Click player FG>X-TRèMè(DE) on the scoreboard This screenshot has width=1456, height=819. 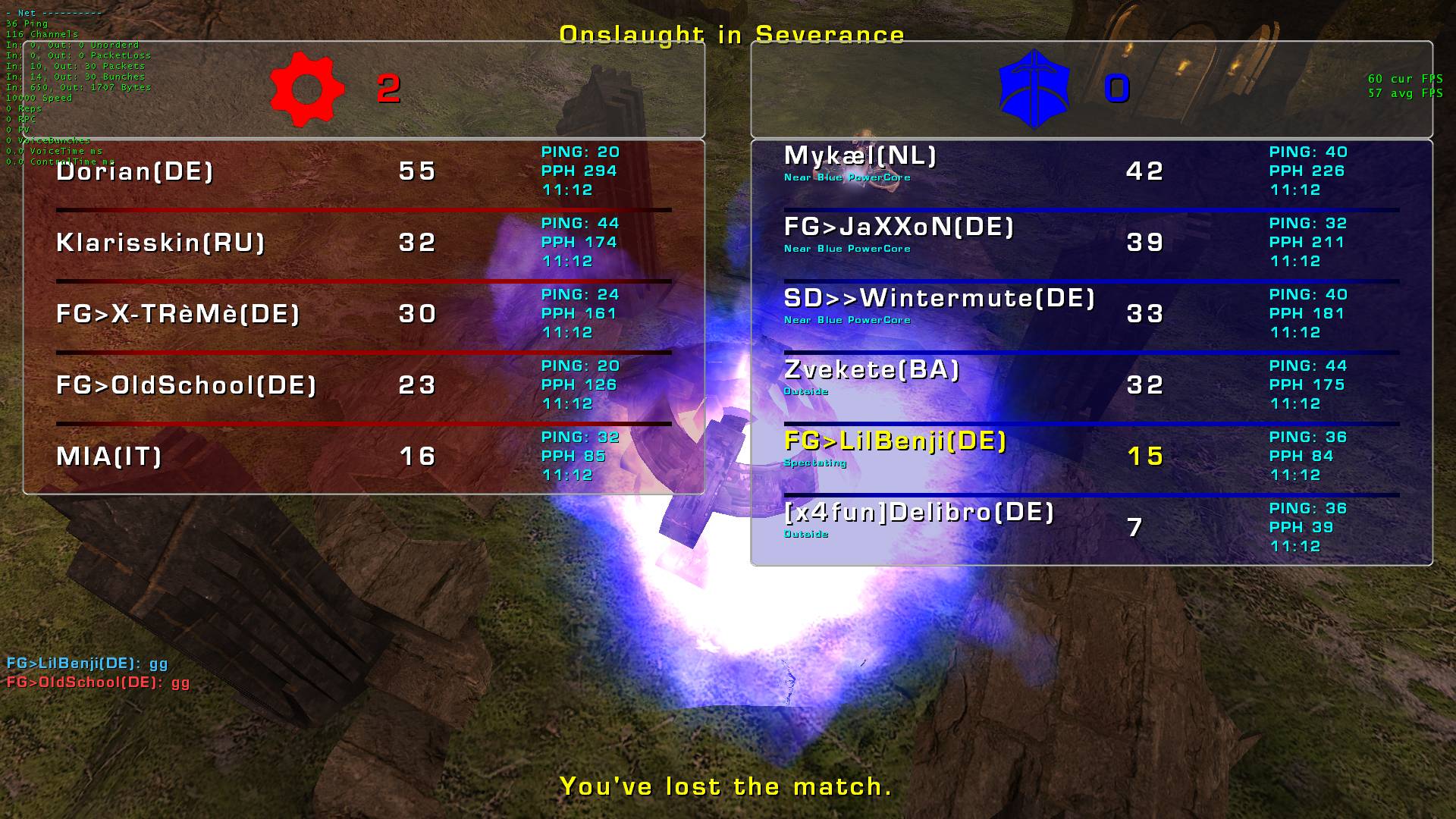178,314
